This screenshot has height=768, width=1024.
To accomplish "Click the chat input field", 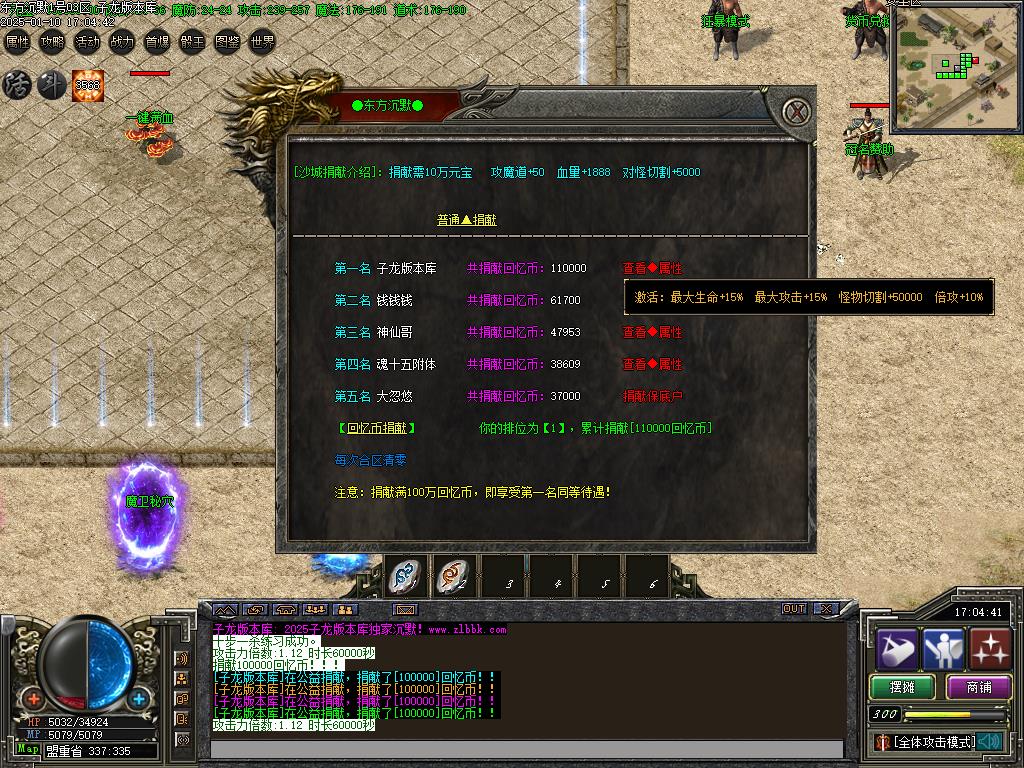I will coord(526,749).
